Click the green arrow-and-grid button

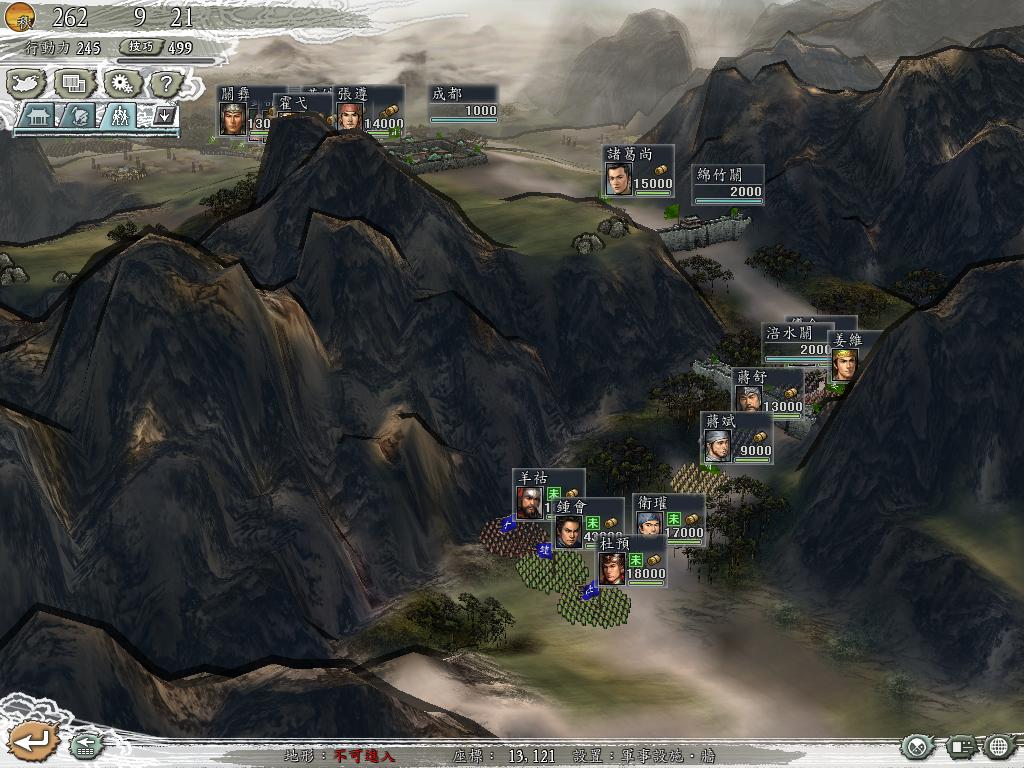[x=85, y=745]
